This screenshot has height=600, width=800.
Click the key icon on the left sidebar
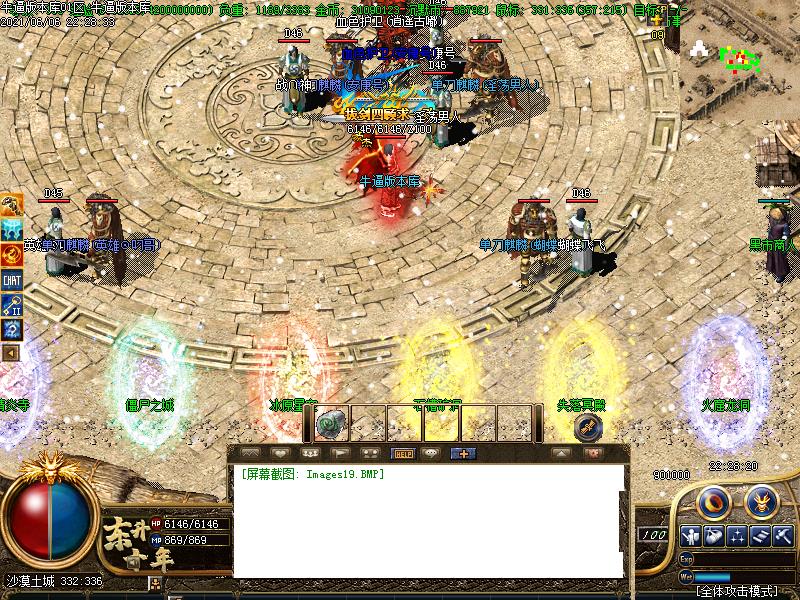(12, 304)
